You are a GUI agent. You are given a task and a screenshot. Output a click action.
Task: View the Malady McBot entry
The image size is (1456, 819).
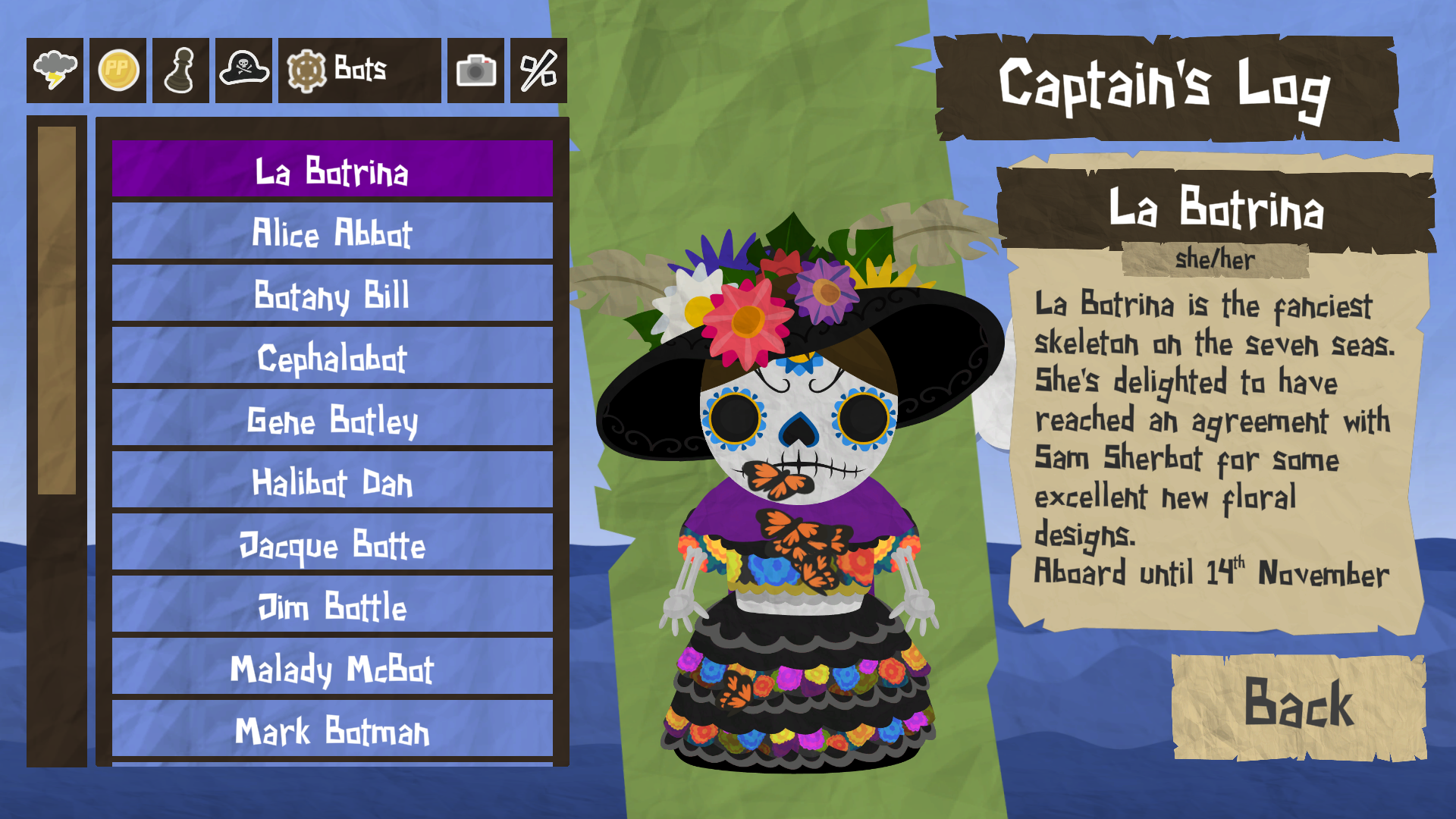click(x=332, y=667)
